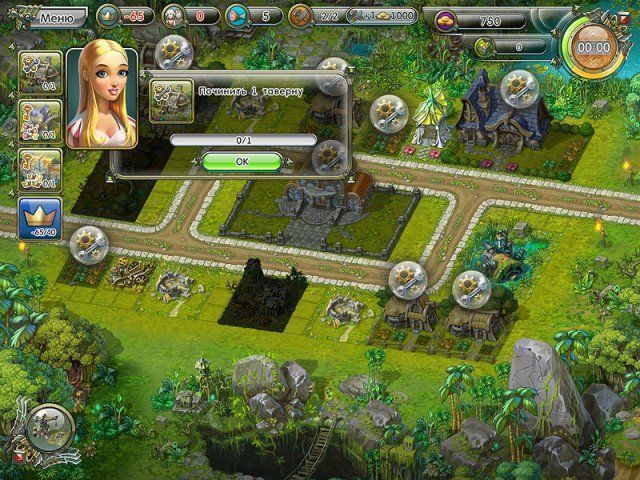
Task: Select the tavern goal tile beside the portrait
Action: (x=39, y=71)
